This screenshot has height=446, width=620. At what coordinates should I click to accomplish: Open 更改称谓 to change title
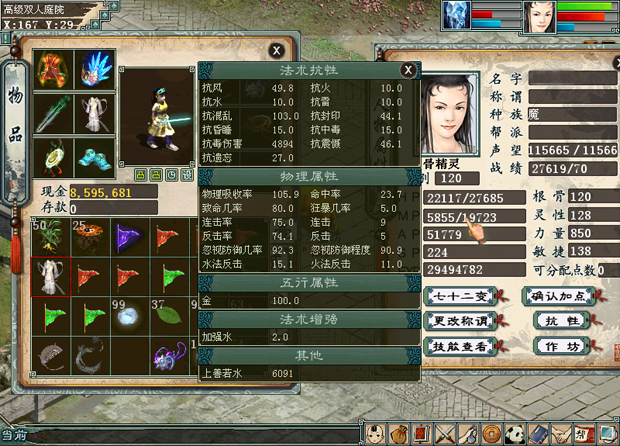pyautogui.click(x=461, y=321)
